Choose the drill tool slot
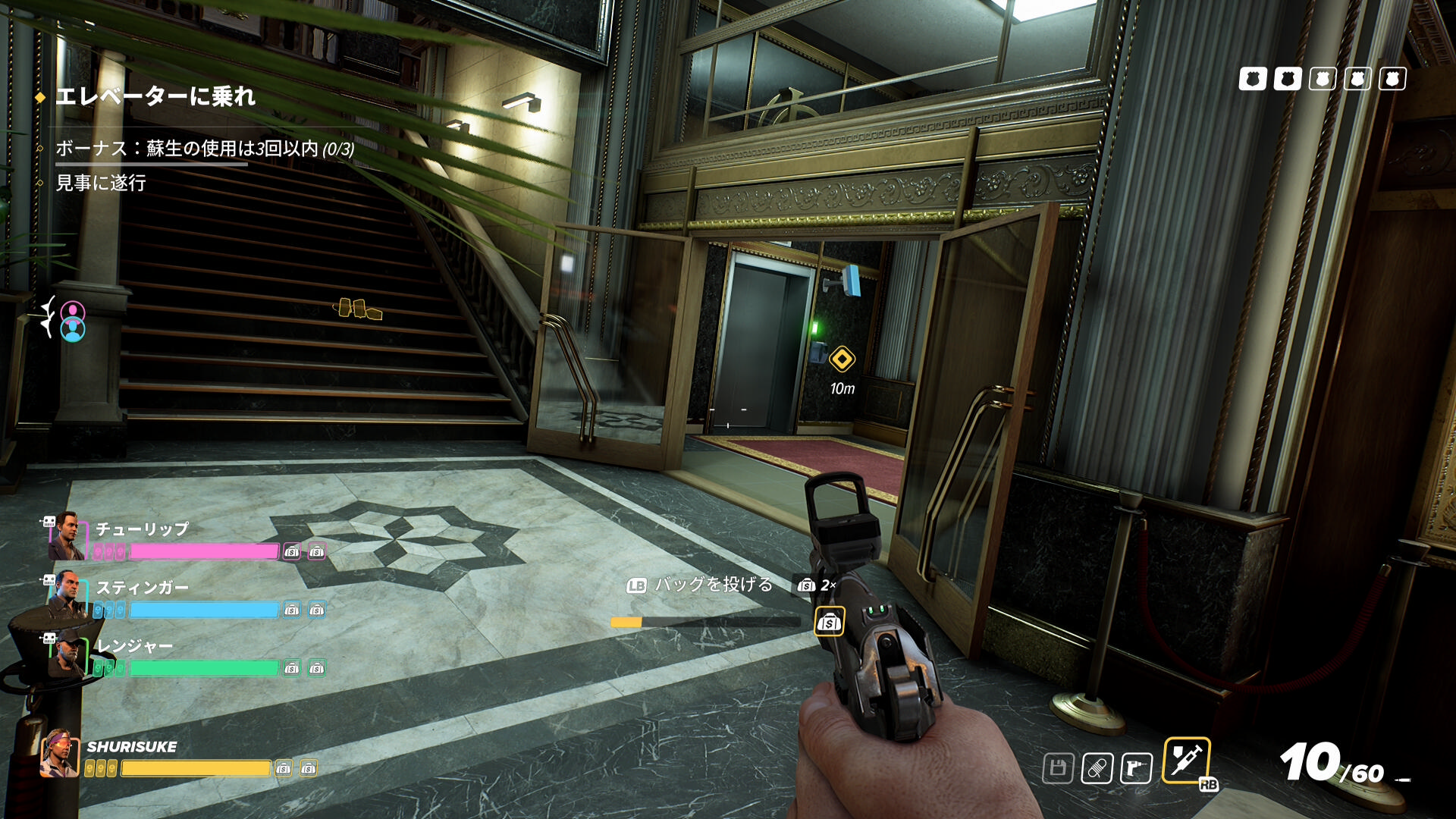Screen dimensions: 1456x819 (x=1135, y=768)
